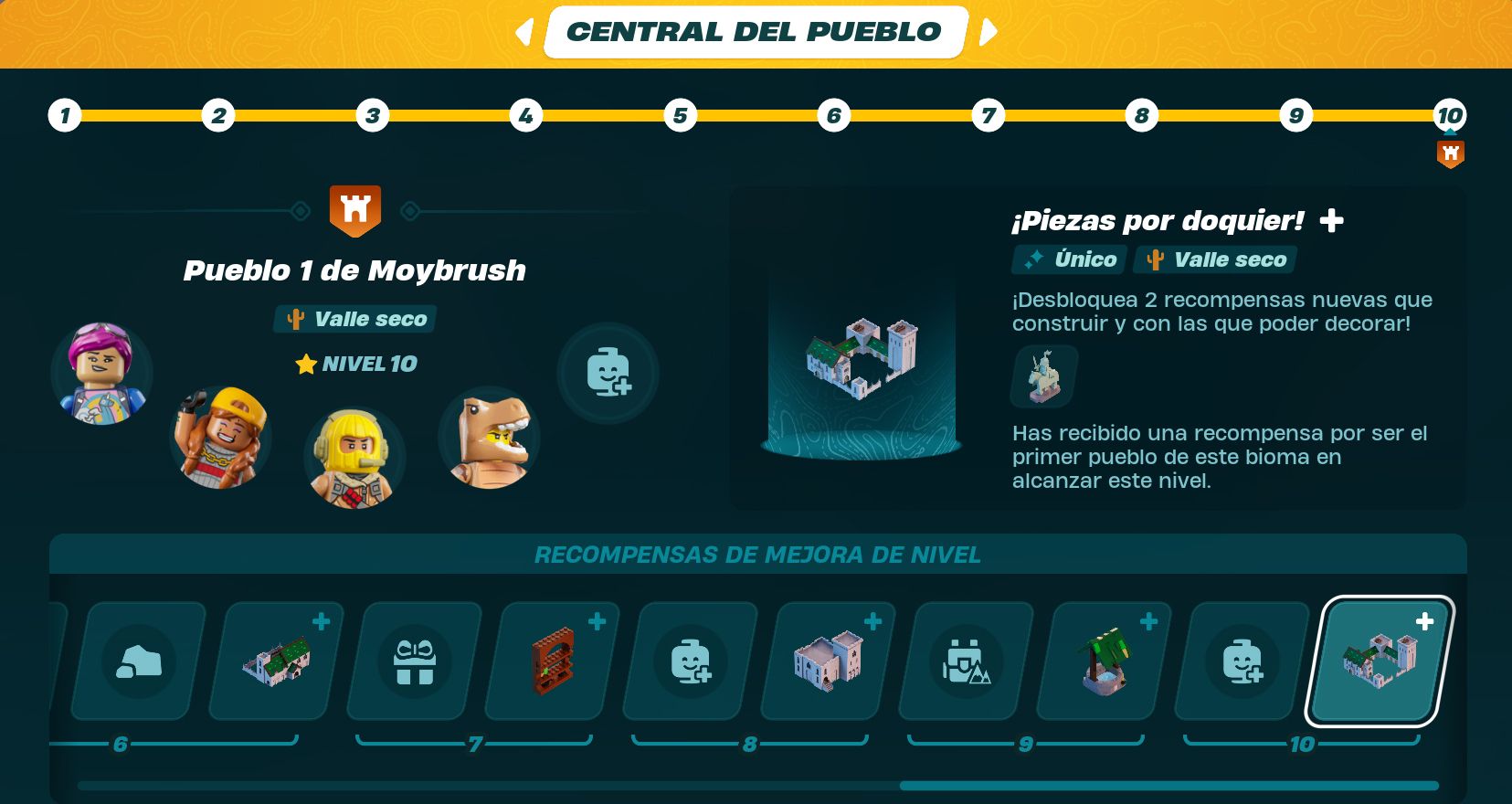Expand the plus on the ¡Piezas por doquier! panel
Viewport: 1512px width, 804px height.
click(1333, 219)
